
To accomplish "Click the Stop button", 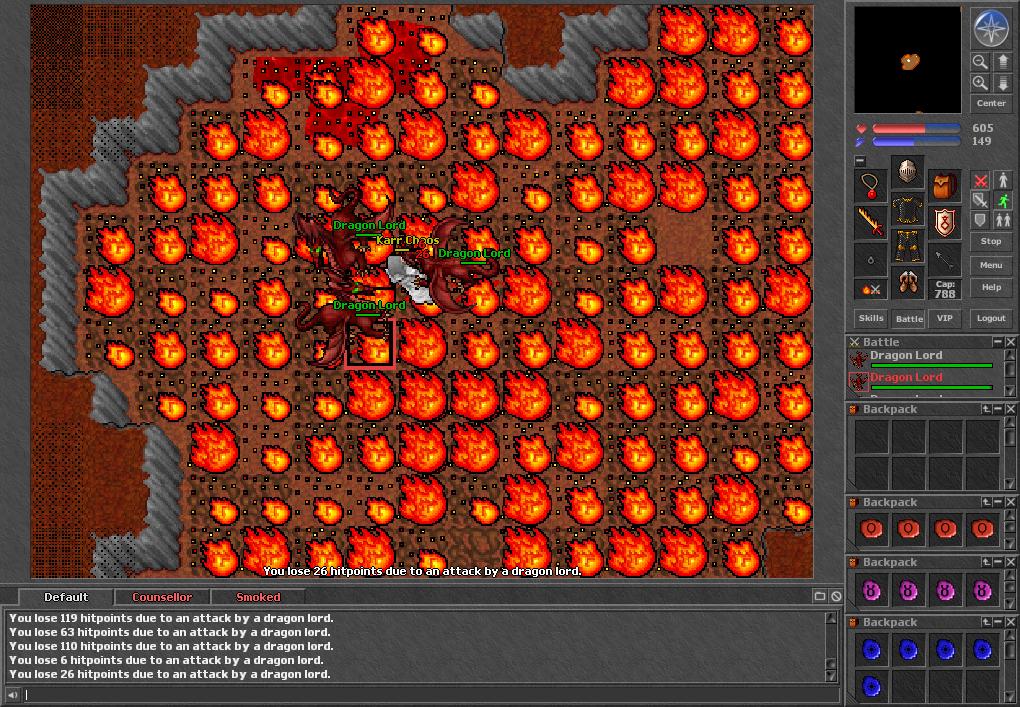I will click(990, 241).
